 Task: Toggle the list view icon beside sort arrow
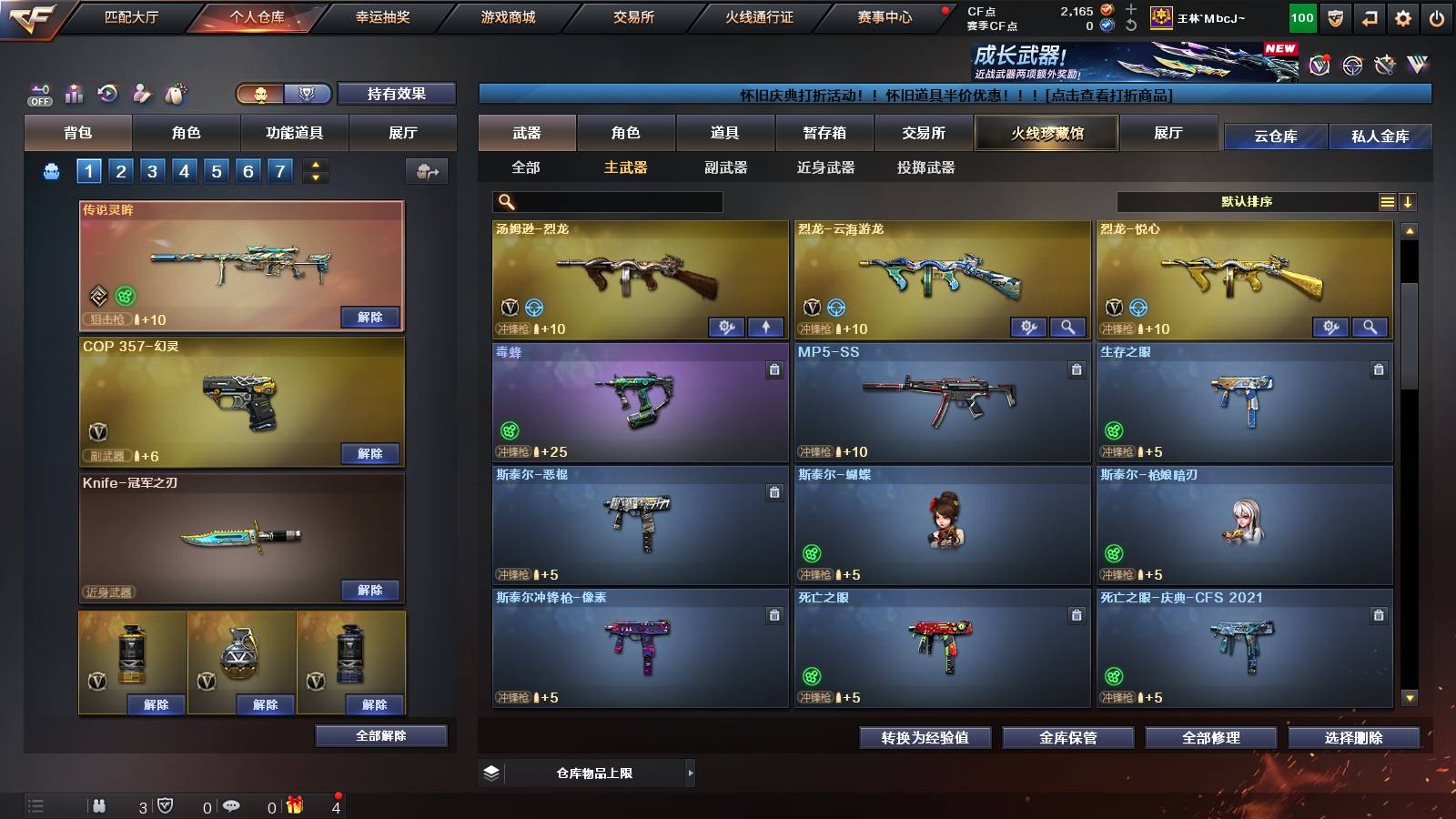tap(1387, 201)
